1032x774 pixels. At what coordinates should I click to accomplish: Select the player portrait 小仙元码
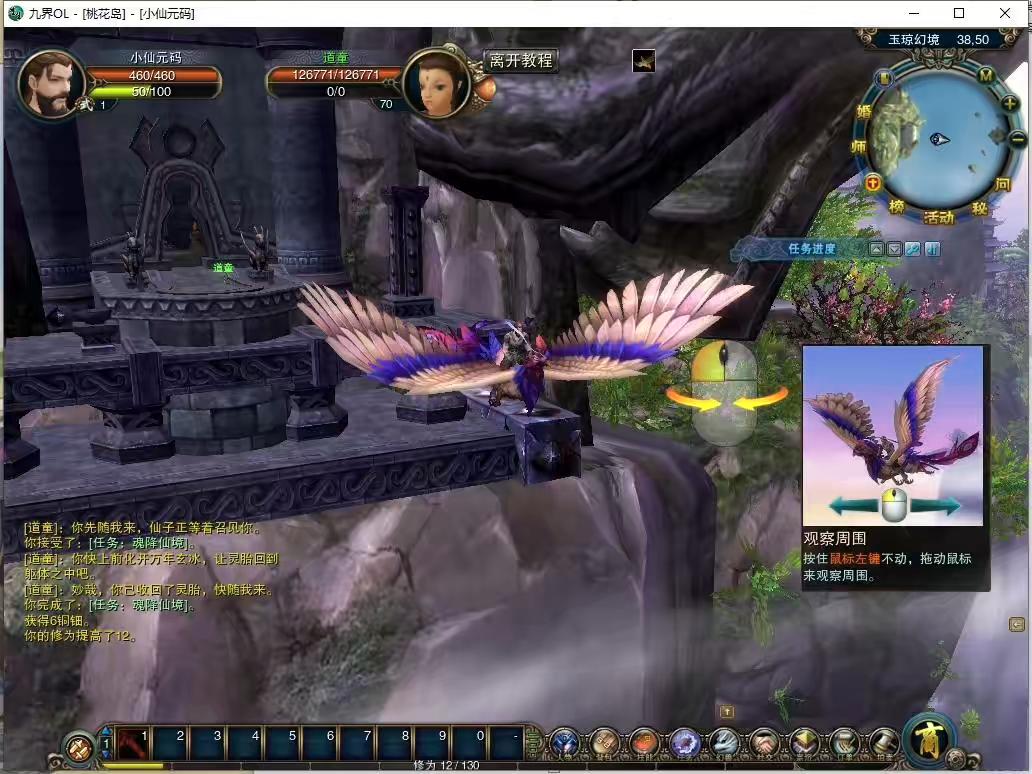(x=50, y=82)
